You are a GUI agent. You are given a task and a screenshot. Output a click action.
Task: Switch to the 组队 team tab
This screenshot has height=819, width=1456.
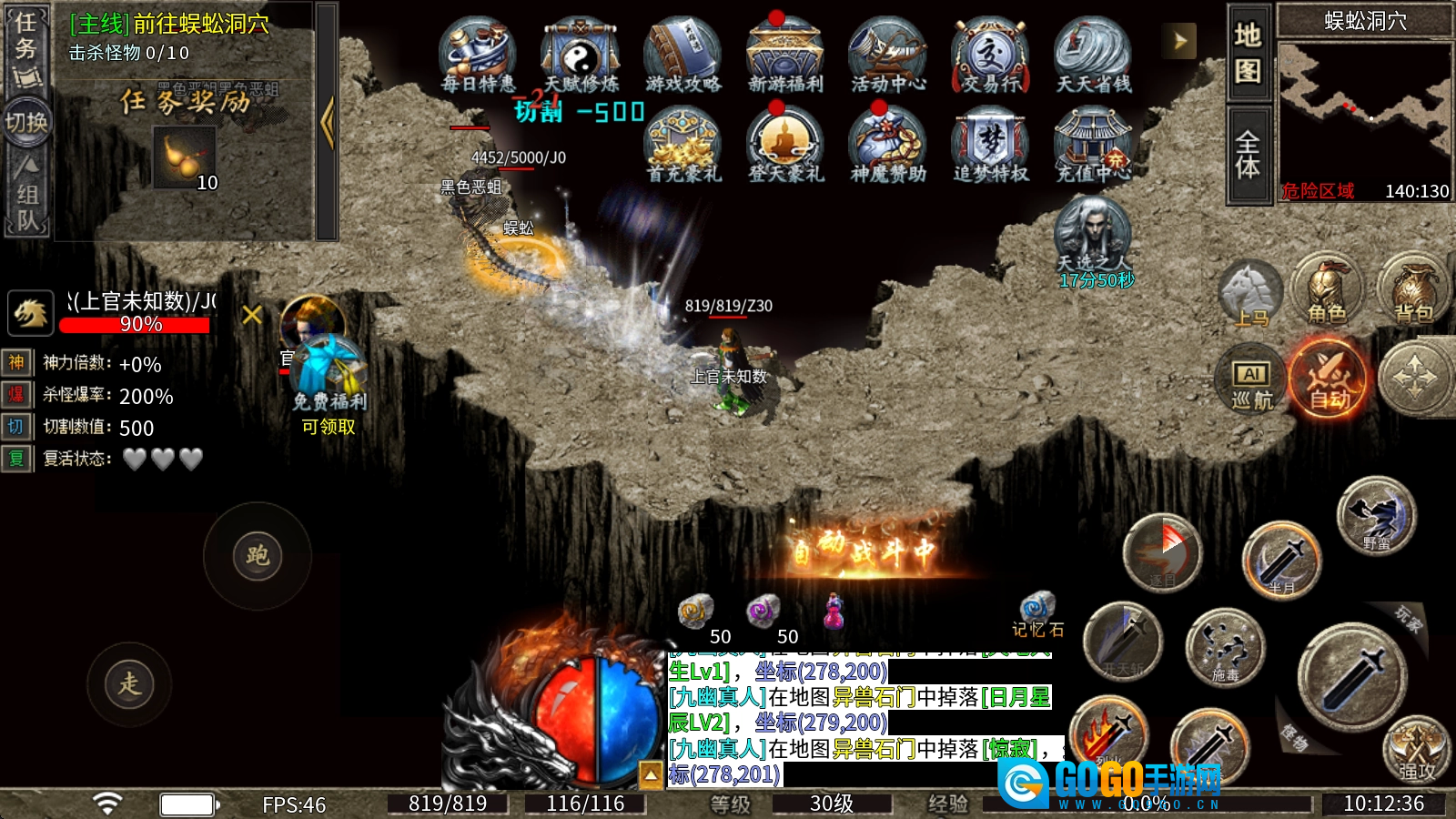click(x=27, y=196)
